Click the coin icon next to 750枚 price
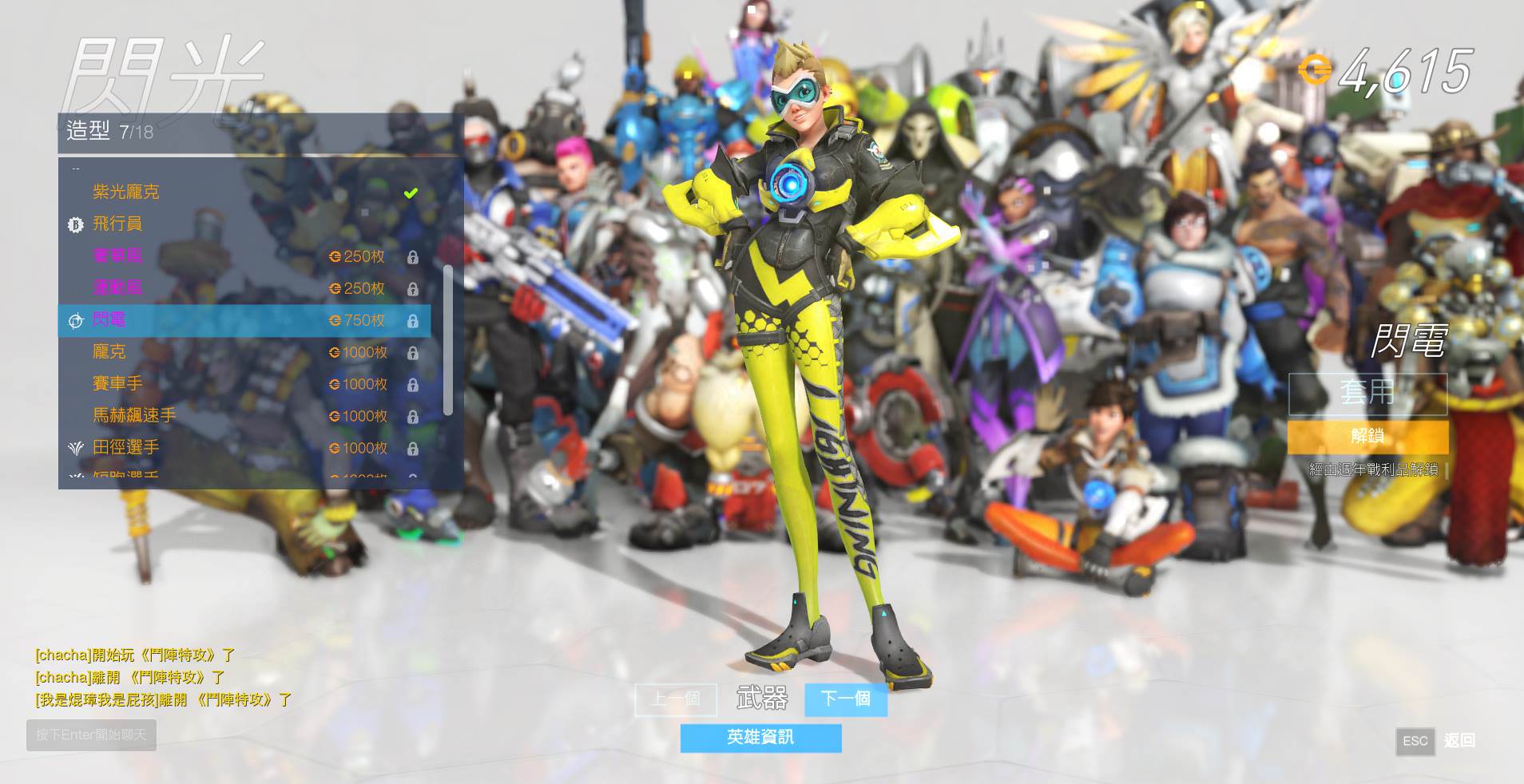 335,320
